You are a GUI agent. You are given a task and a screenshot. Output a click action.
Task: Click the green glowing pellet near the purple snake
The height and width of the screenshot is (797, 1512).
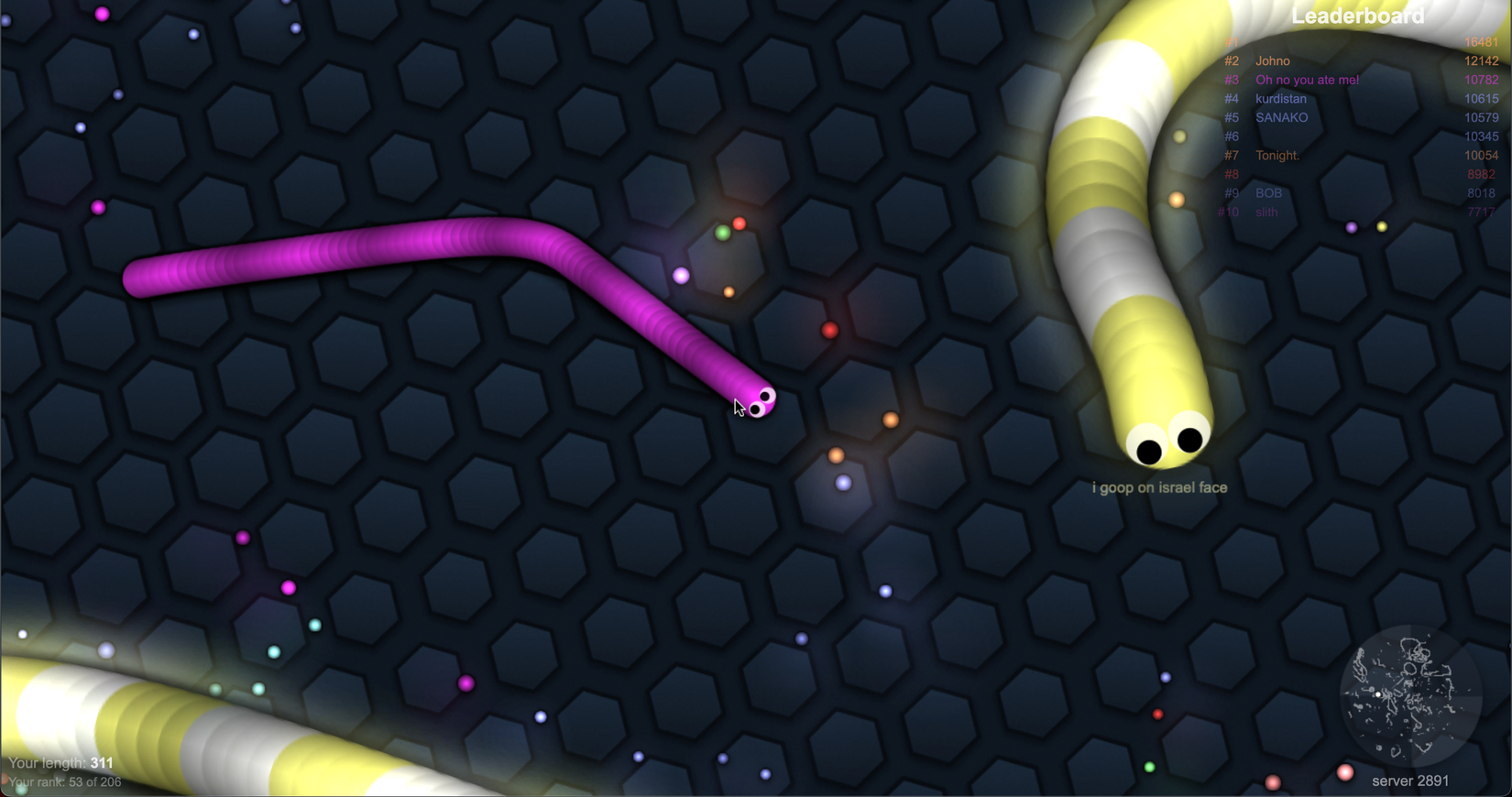point(724,233)
